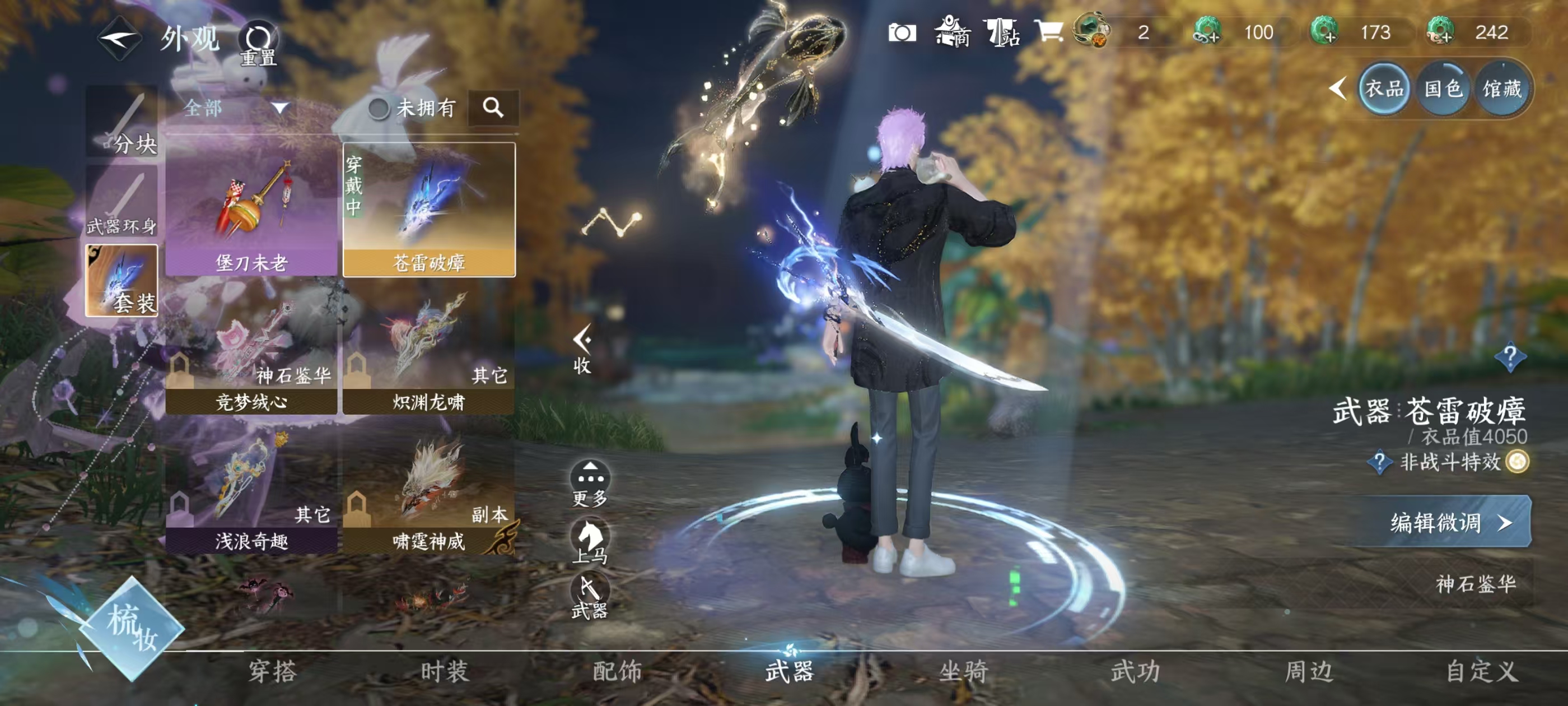Open the 更多 options button
This screenshot has height=706, width=1568.
[589, 483]
